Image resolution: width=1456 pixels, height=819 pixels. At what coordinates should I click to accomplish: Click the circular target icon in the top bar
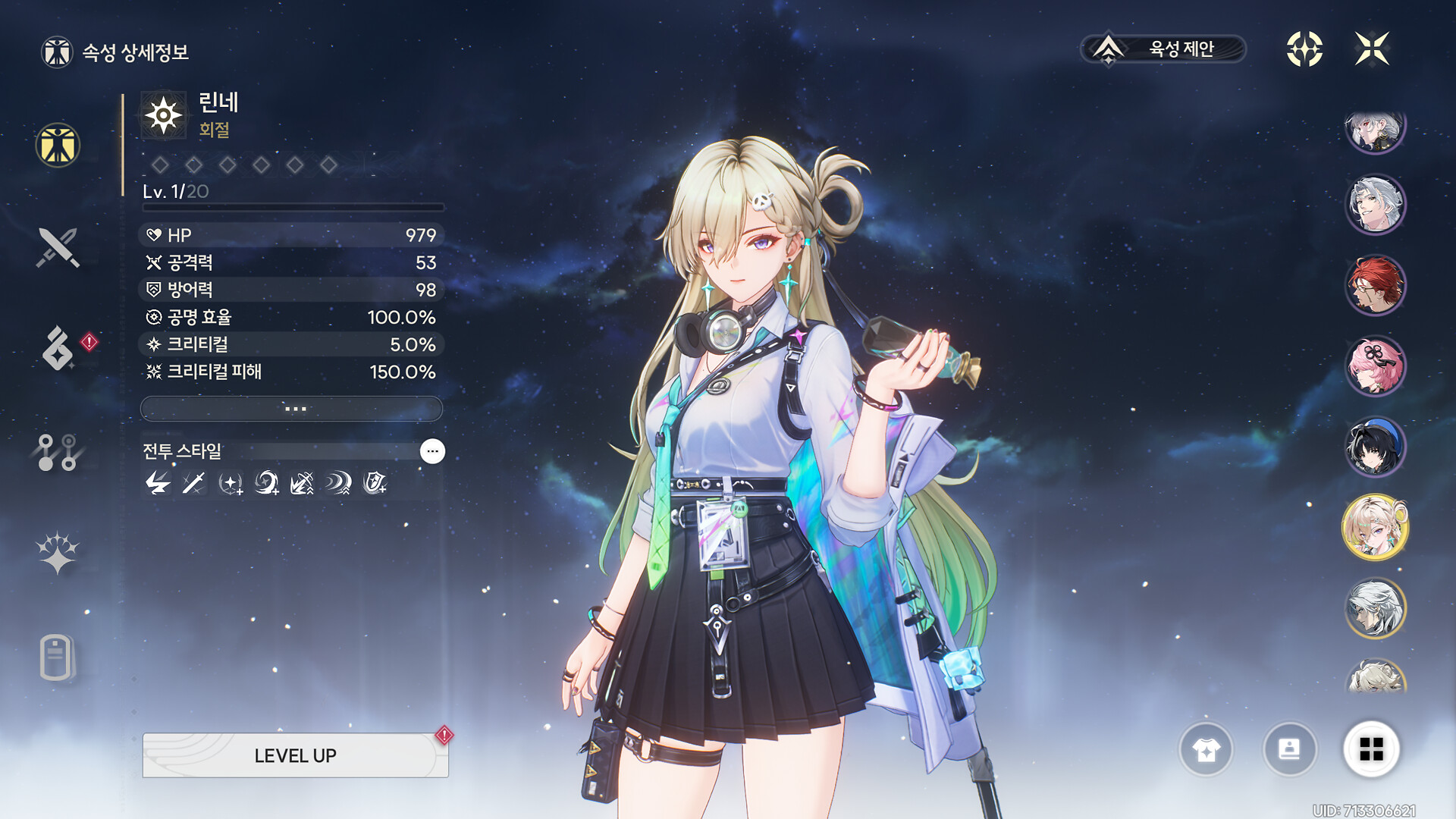(1304, 49)
